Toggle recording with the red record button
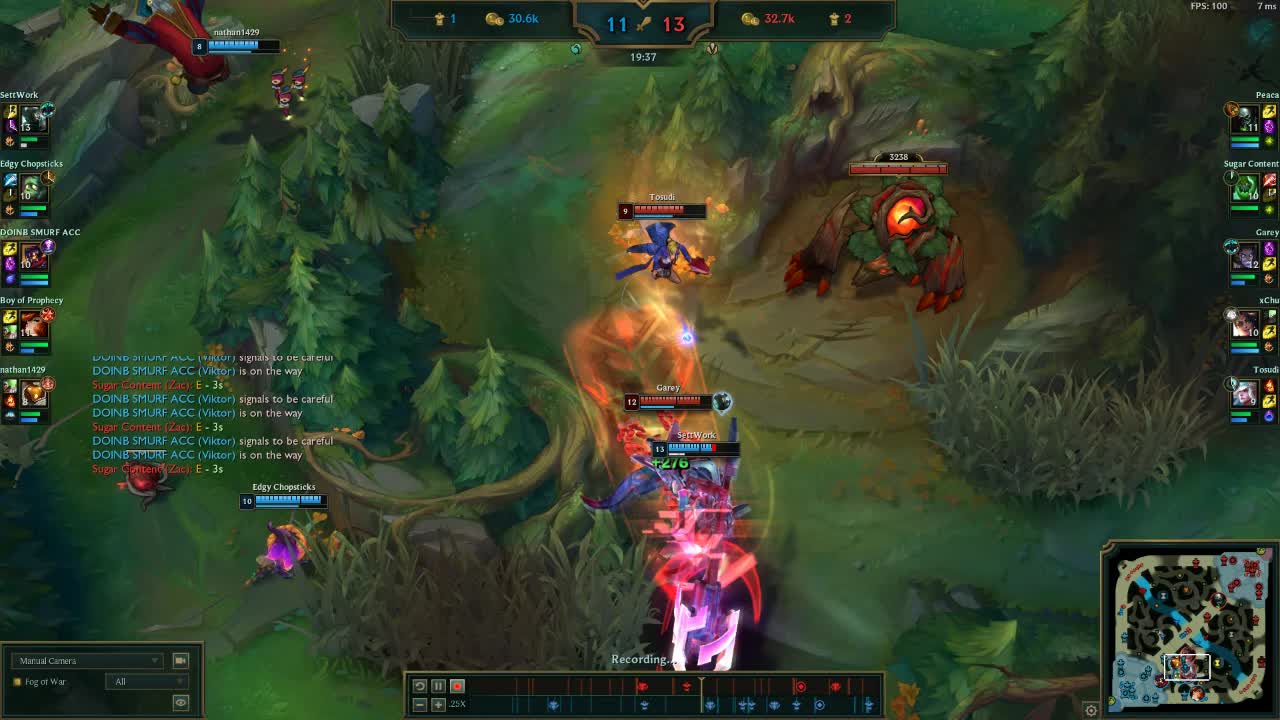 pos(458,686)
